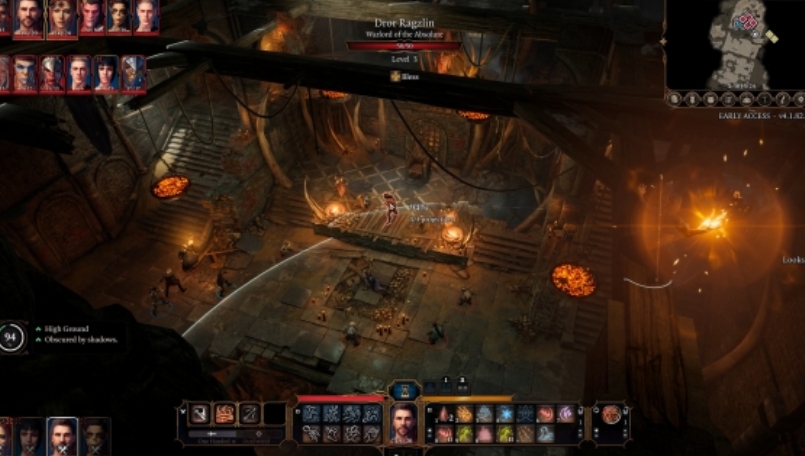Pick the red-haired woman's turn order portrait

[63, 16]
